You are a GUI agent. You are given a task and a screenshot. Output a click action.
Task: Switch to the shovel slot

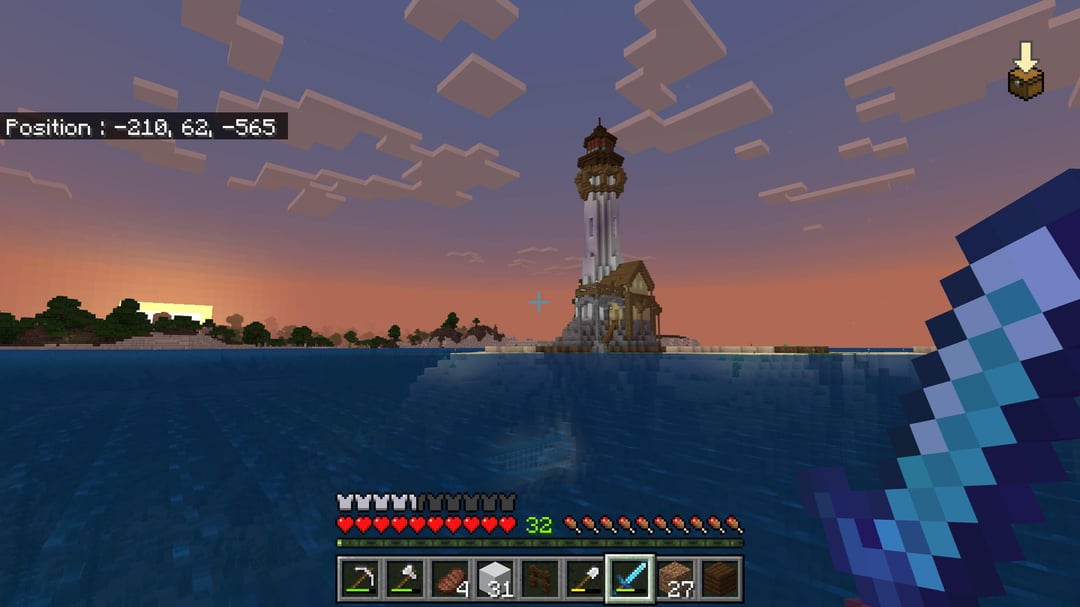[x=584, y=579]
